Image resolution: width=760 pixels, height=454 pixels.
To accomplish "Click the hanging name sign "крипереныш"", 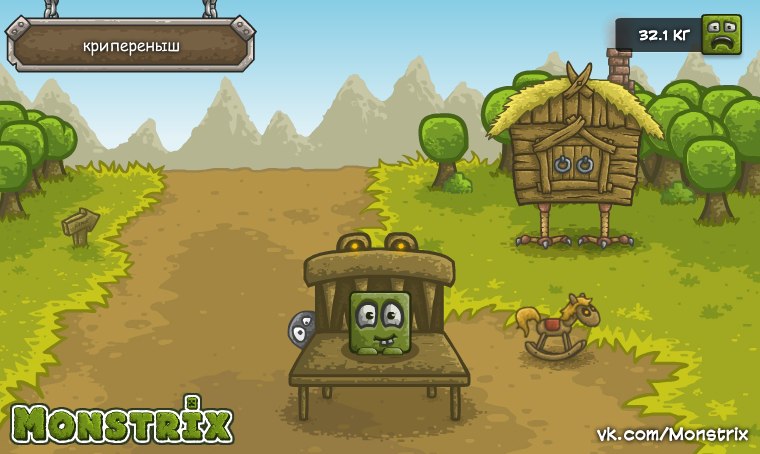I will coord(131,45).
